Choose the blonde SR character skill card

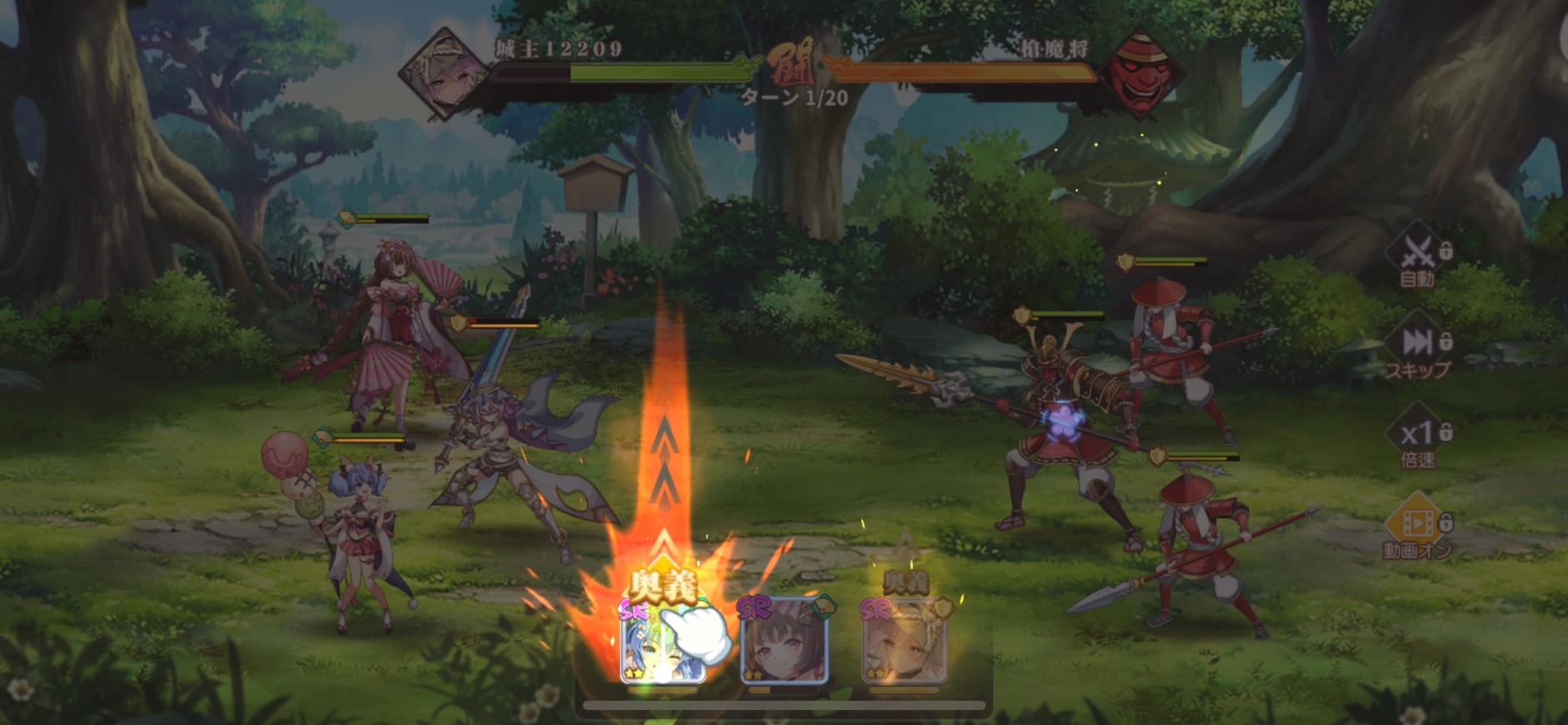tap(904, 642)
